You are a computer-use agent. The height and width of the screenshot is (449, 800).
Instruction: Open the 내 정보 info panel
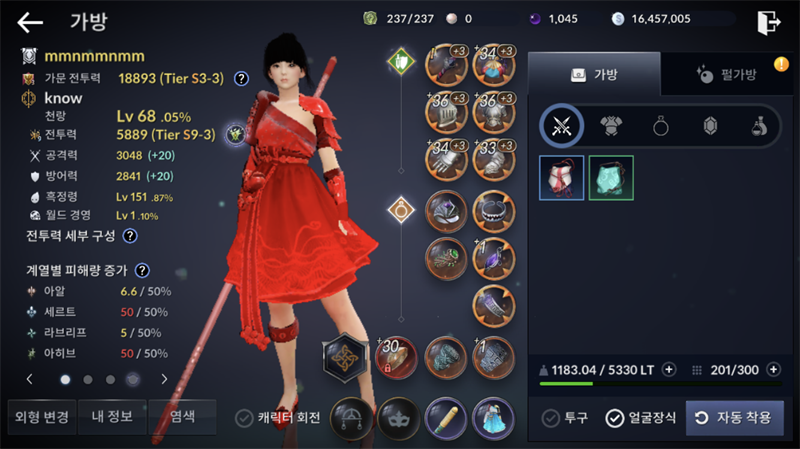[112, 416]
